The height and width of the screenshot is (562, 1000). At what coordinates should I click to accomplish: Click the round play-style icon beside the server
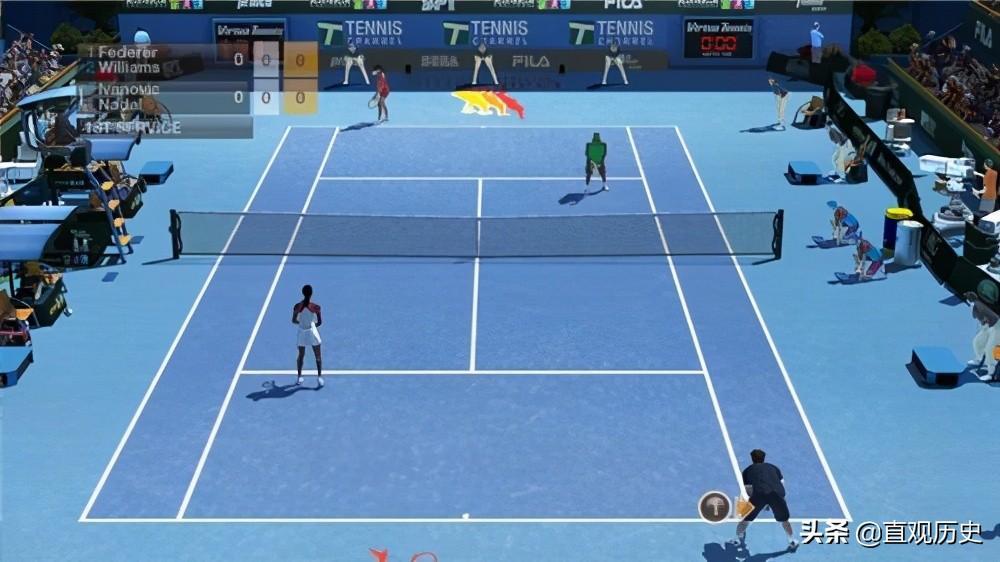(714, 506)
